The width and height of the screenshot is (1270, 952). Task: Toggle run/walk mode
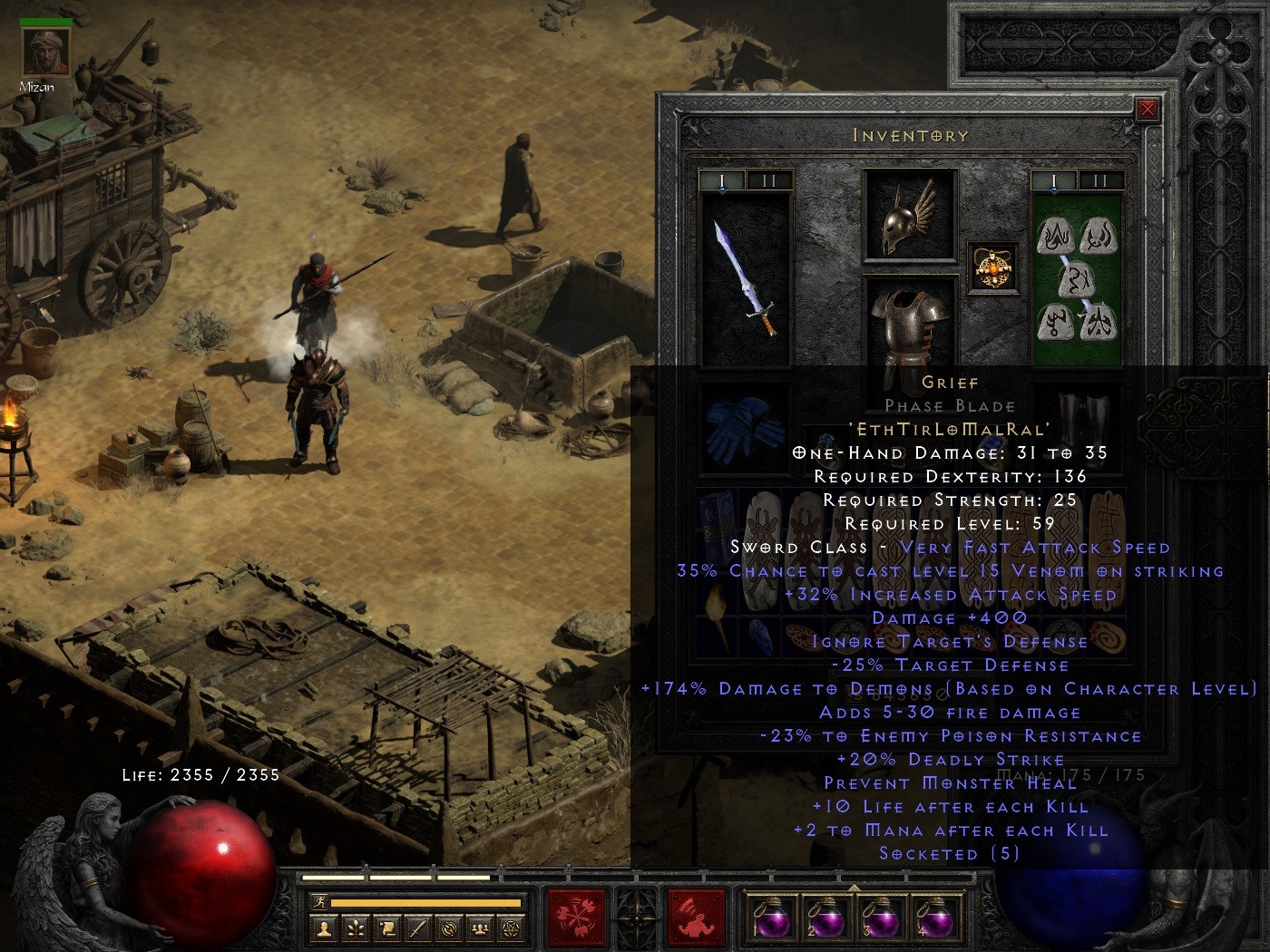[x=318, y=903]
